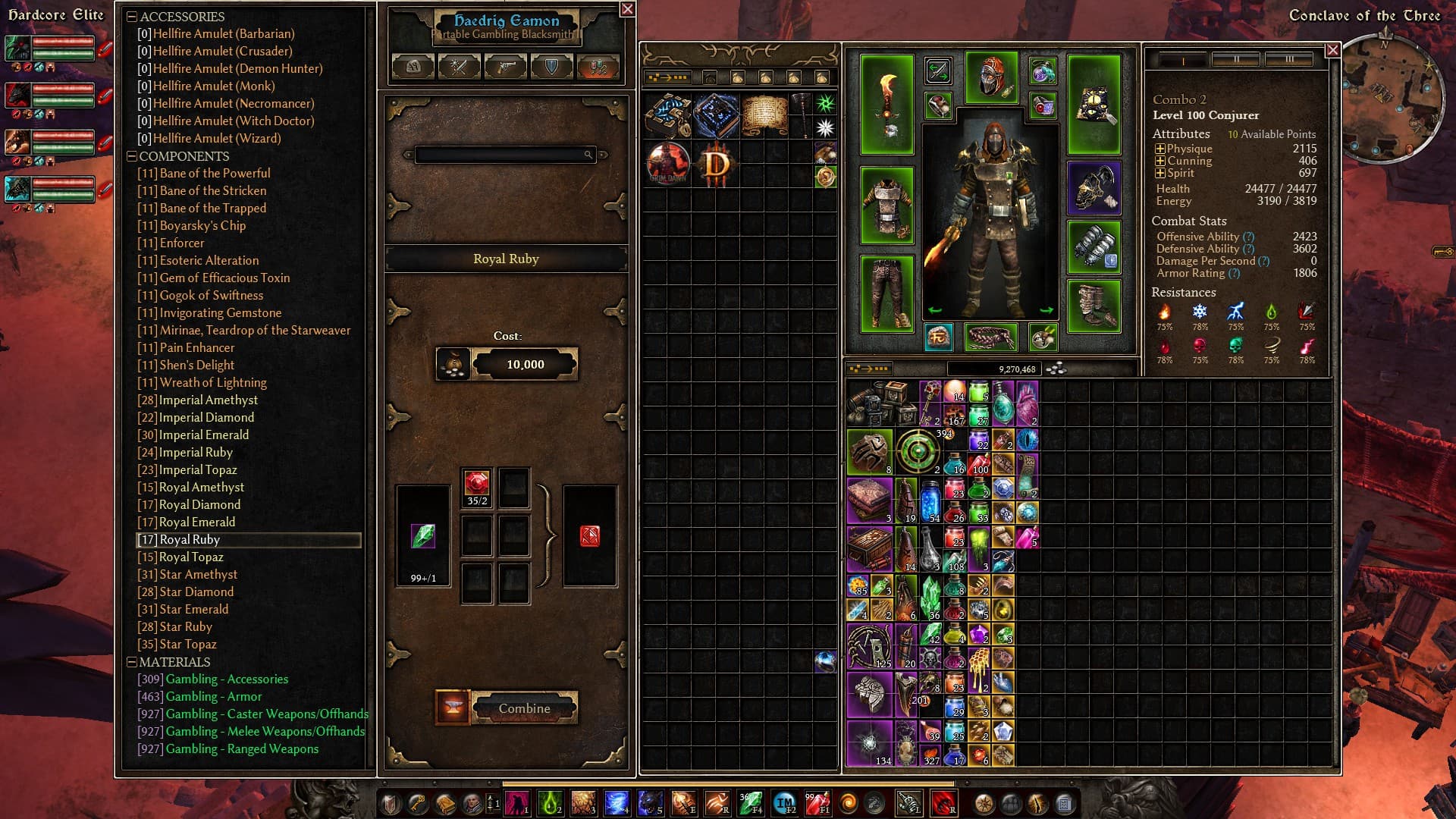Collapse the MATERIALS category

point(132,662)
